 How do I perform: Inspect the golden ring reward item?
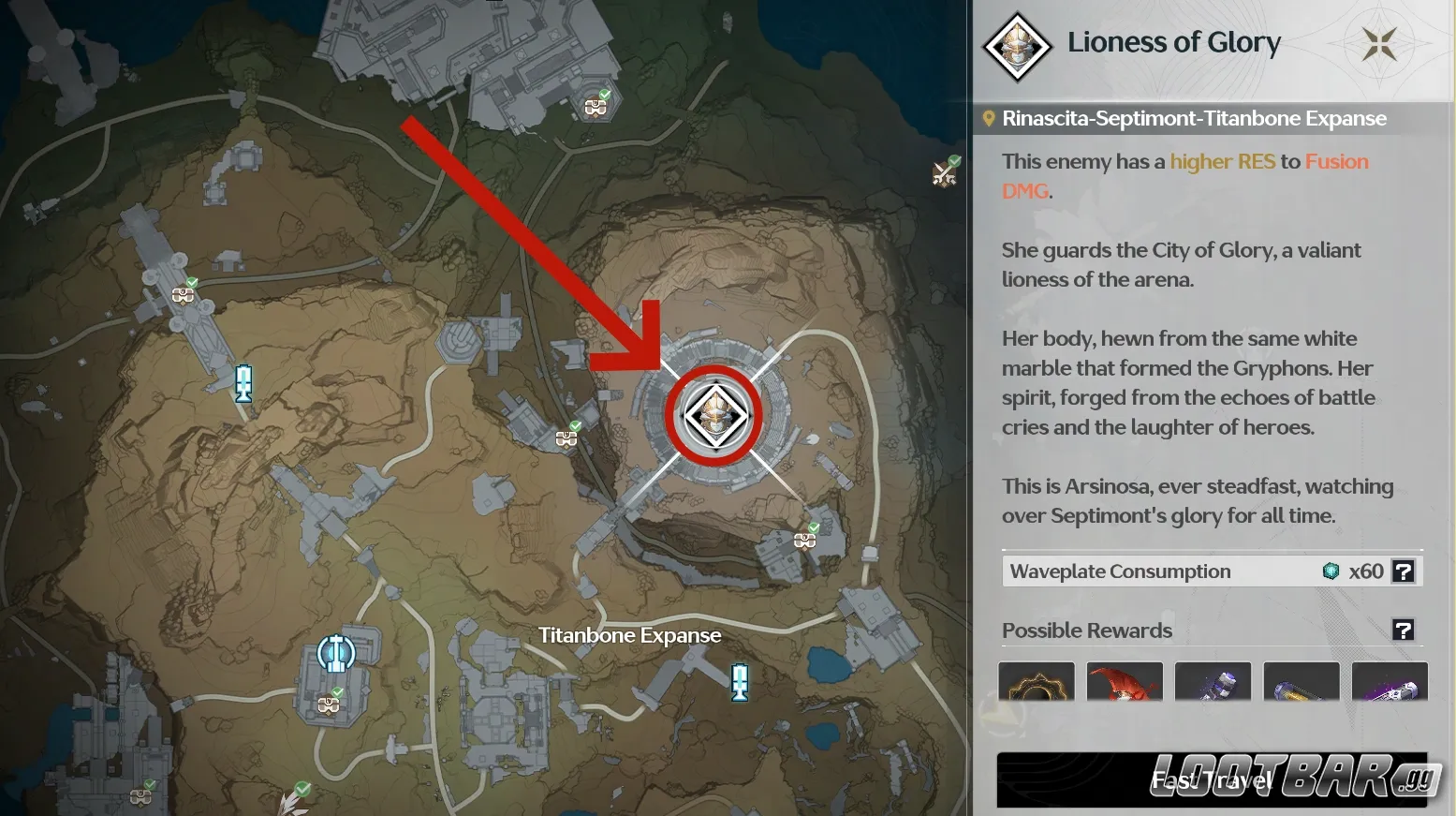1037,682
